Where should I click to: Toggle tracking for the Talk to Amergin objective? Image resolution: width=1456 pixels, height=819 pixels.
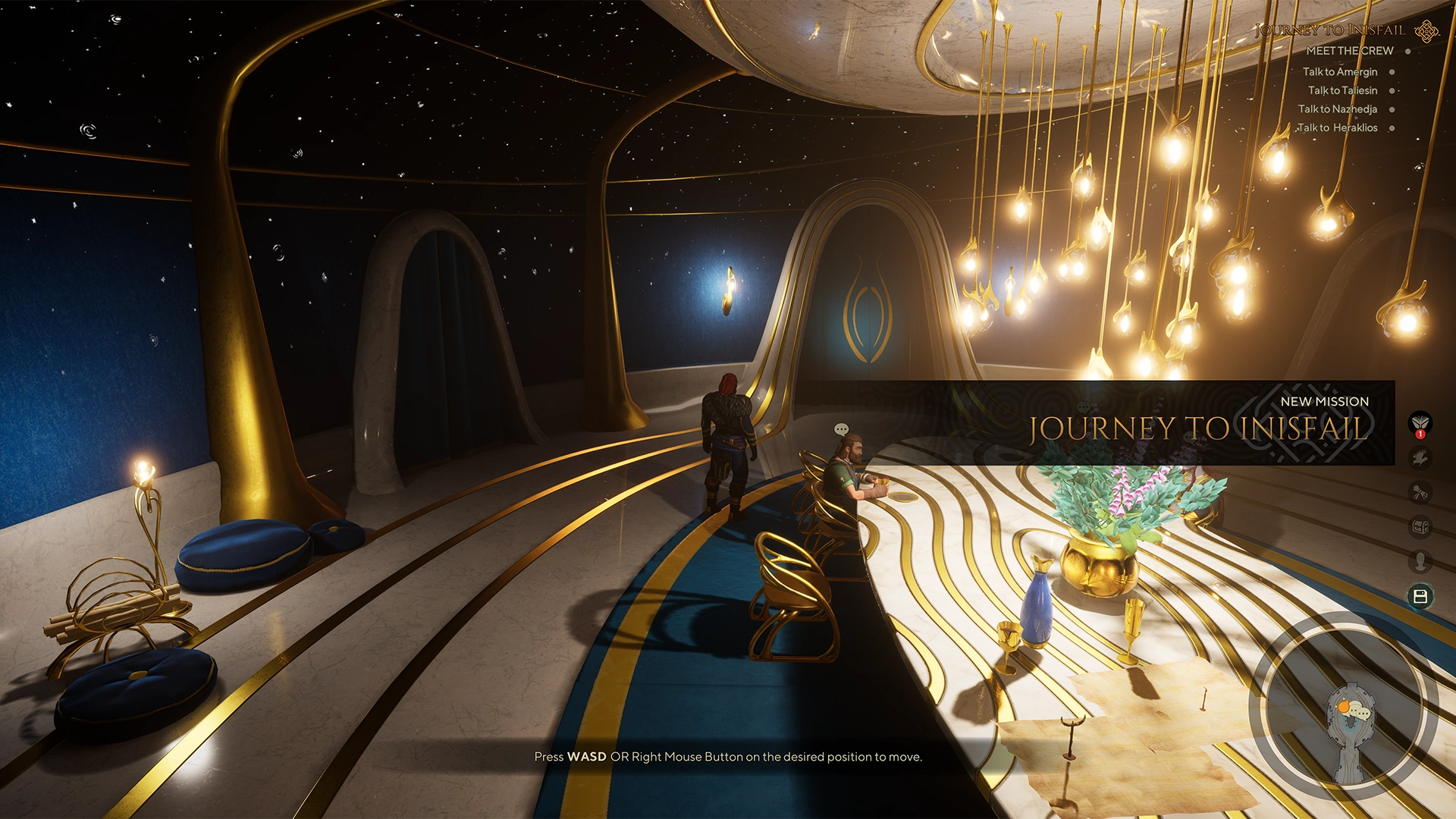point(1392,72)
